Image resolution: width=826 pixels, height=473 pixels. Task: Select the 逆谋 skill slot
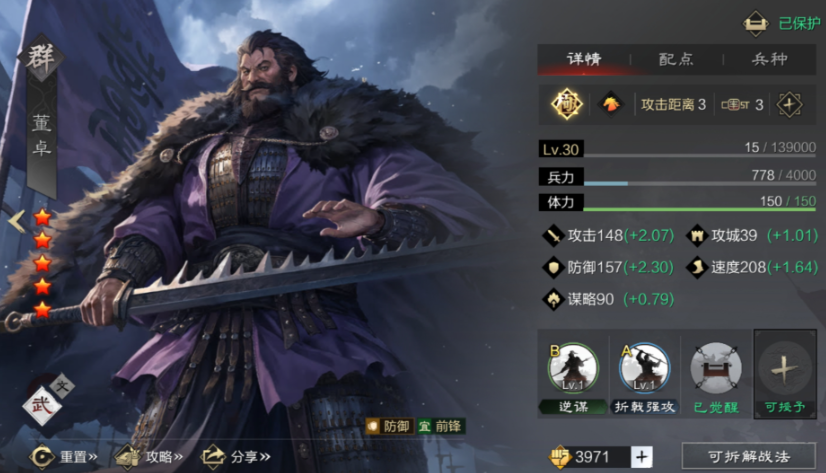pos(572,372)
